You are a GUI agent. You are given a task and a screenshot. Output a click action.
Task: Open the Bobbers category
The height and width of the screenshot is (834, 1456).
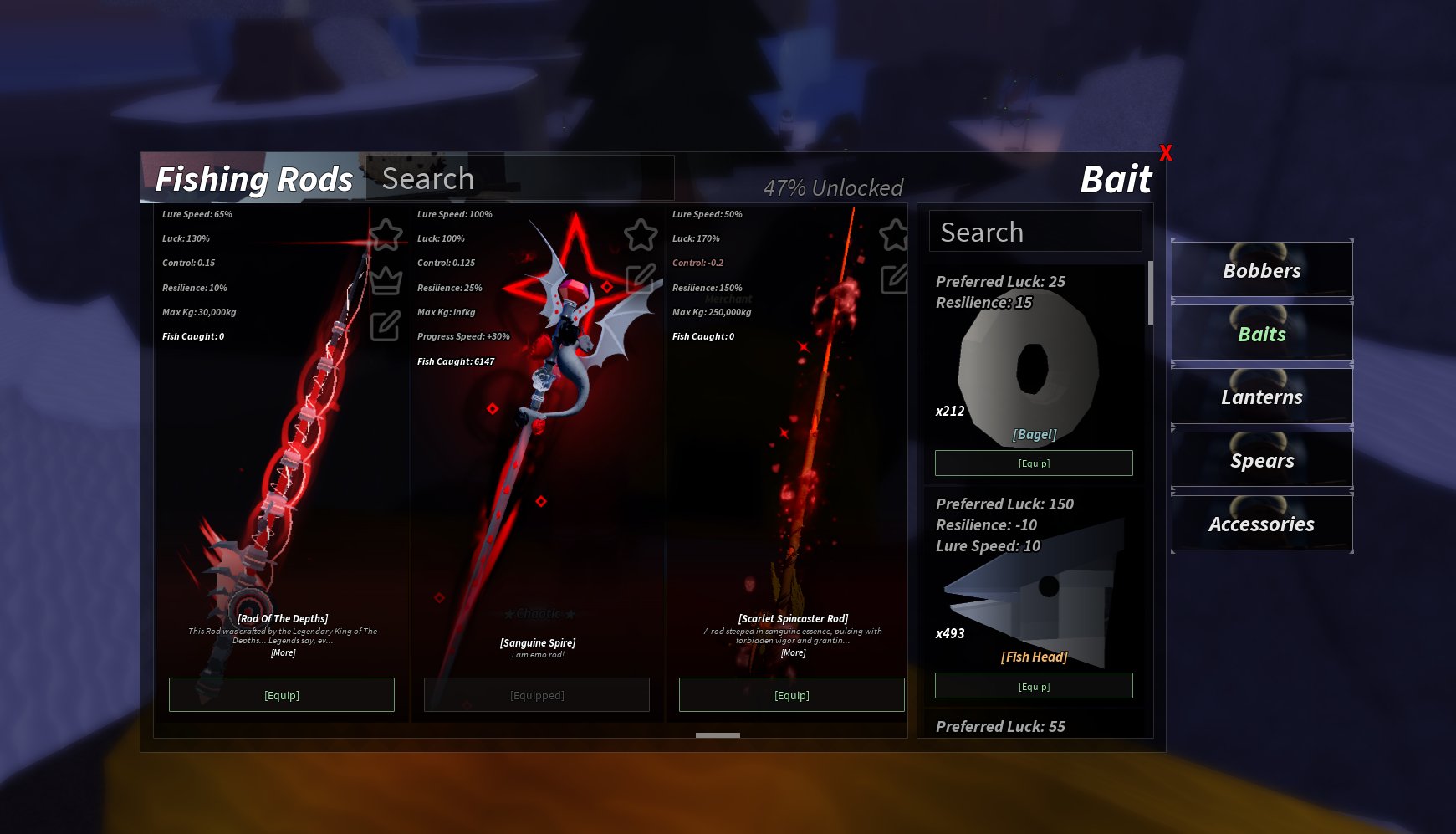[x=1262, y=270]
